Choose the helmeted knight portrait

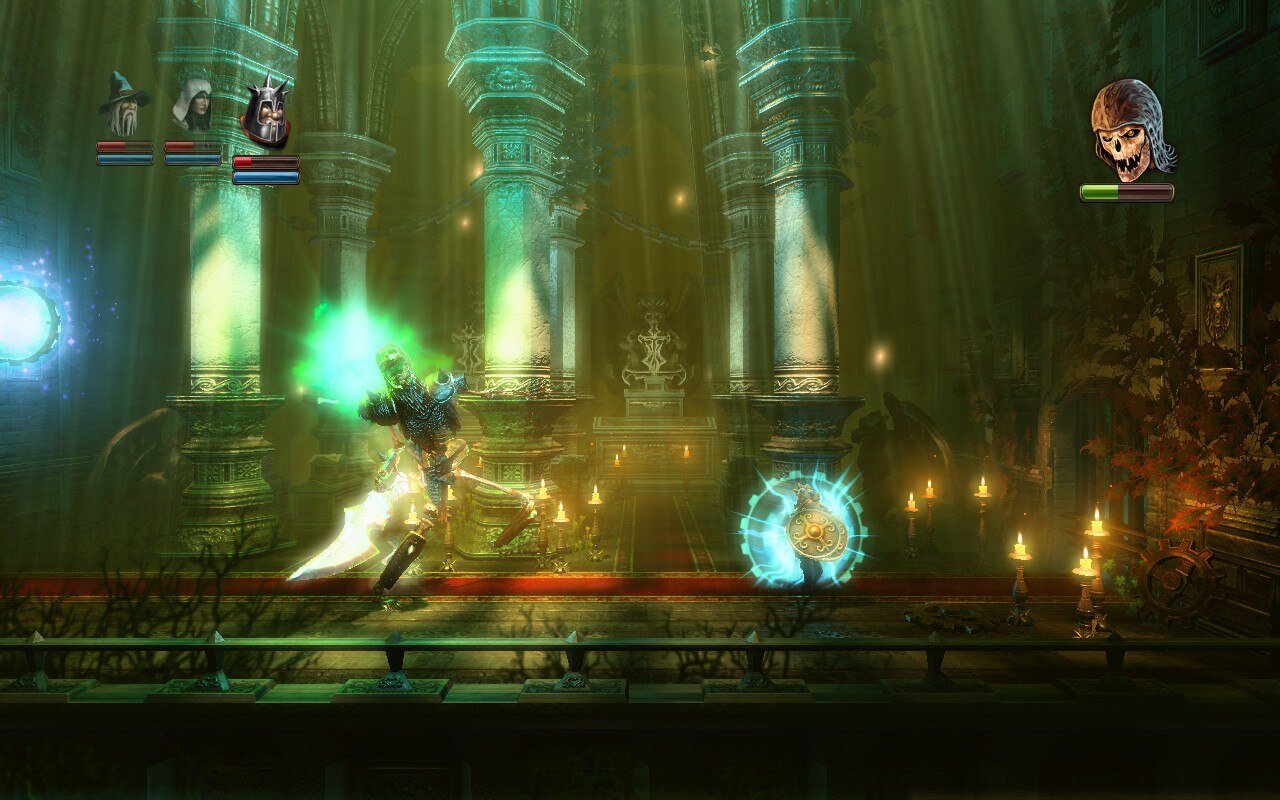point(266,113)
